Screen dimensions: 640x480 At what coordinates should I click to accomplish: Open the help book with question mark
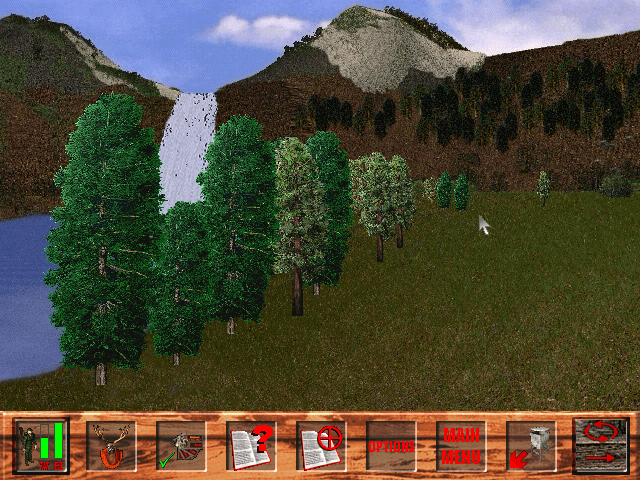click(251, 446)
